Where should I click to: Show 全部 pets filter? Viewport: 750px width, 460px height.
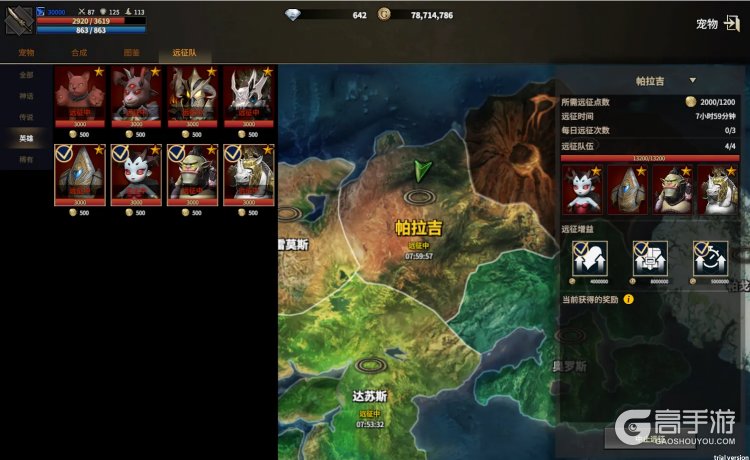[x=26, y=75]
